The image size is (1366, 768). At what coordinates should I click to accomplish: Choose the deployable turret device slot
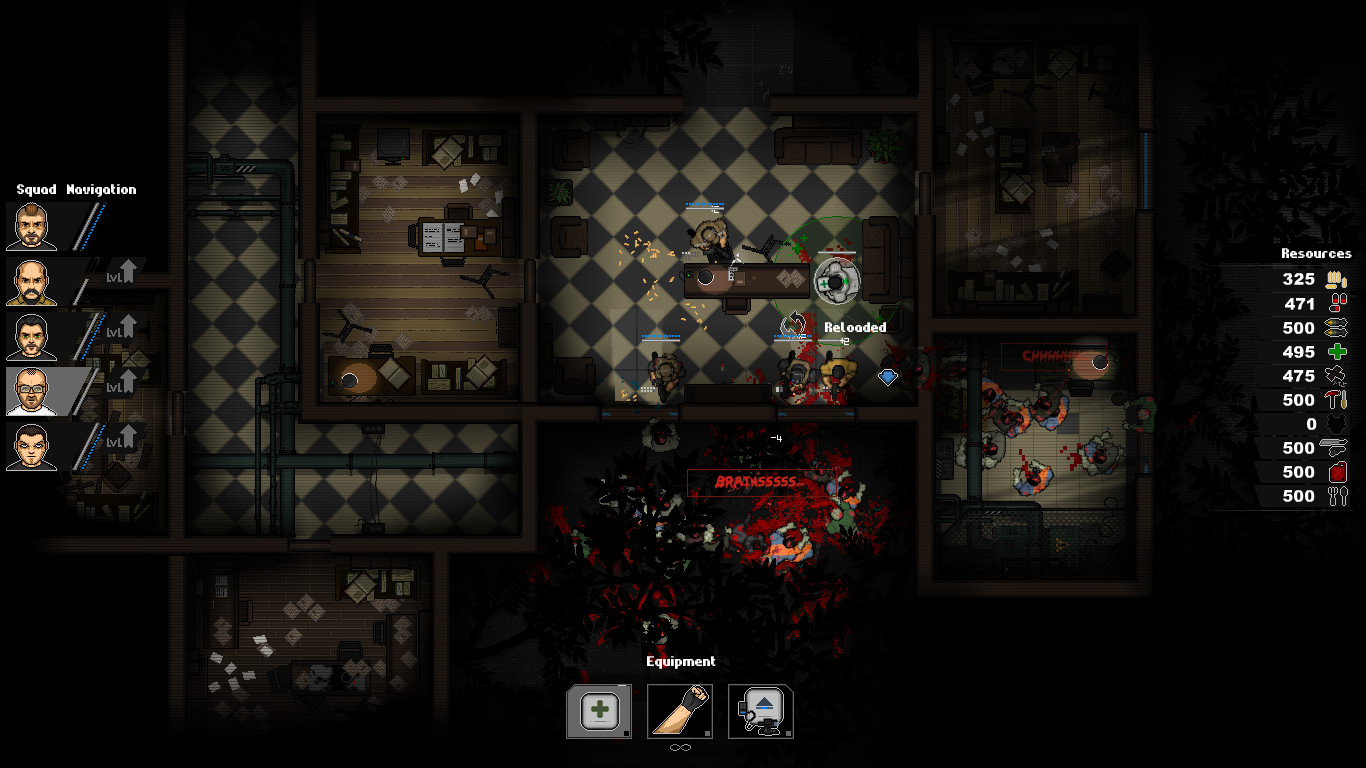[761, 711]
